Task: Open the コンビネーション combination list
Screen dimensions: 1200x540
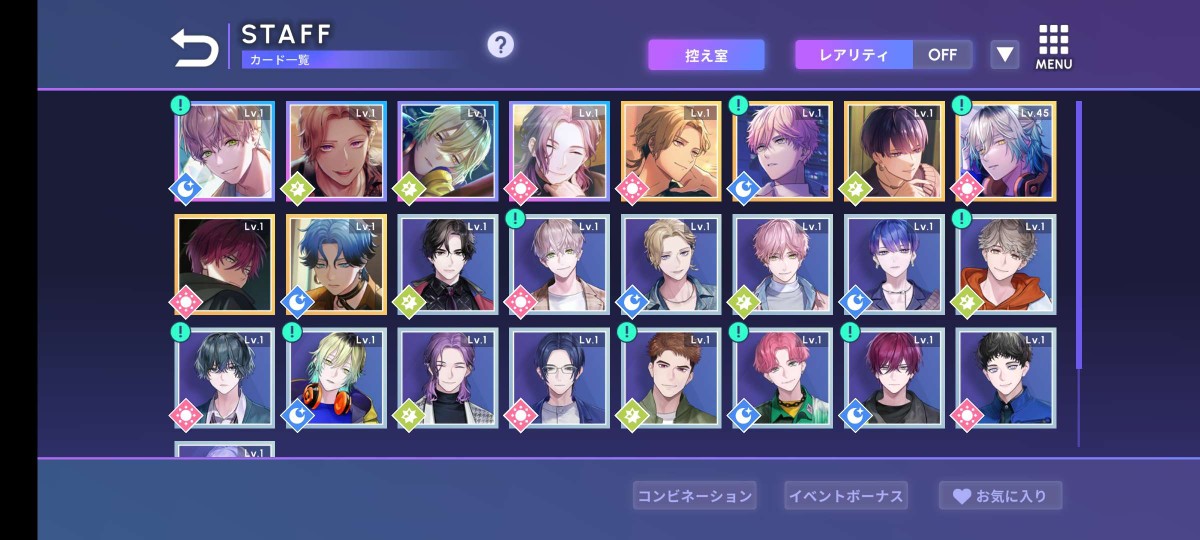Action: tap(695, 495)
